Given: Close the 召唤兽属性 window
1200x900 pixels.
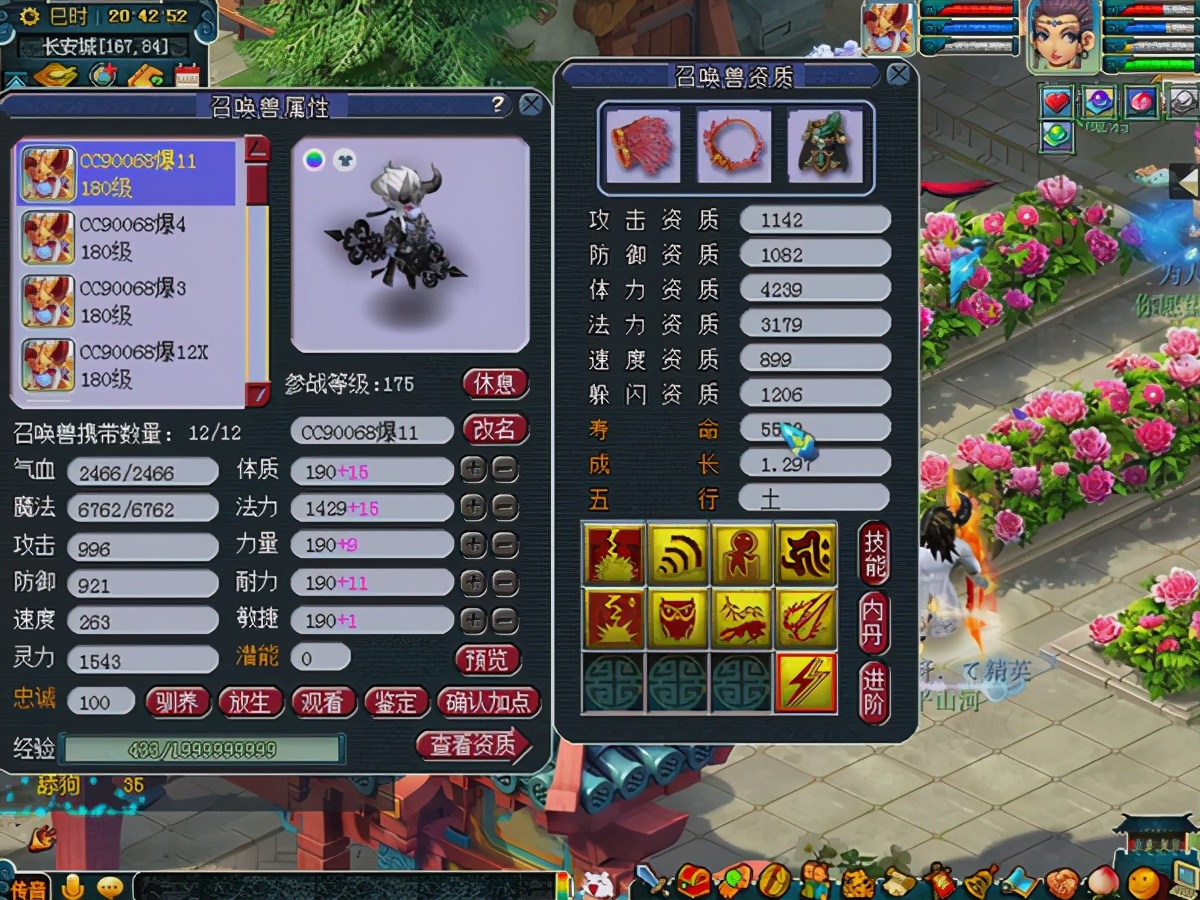Looking at the screenshot, I should 531,105.
